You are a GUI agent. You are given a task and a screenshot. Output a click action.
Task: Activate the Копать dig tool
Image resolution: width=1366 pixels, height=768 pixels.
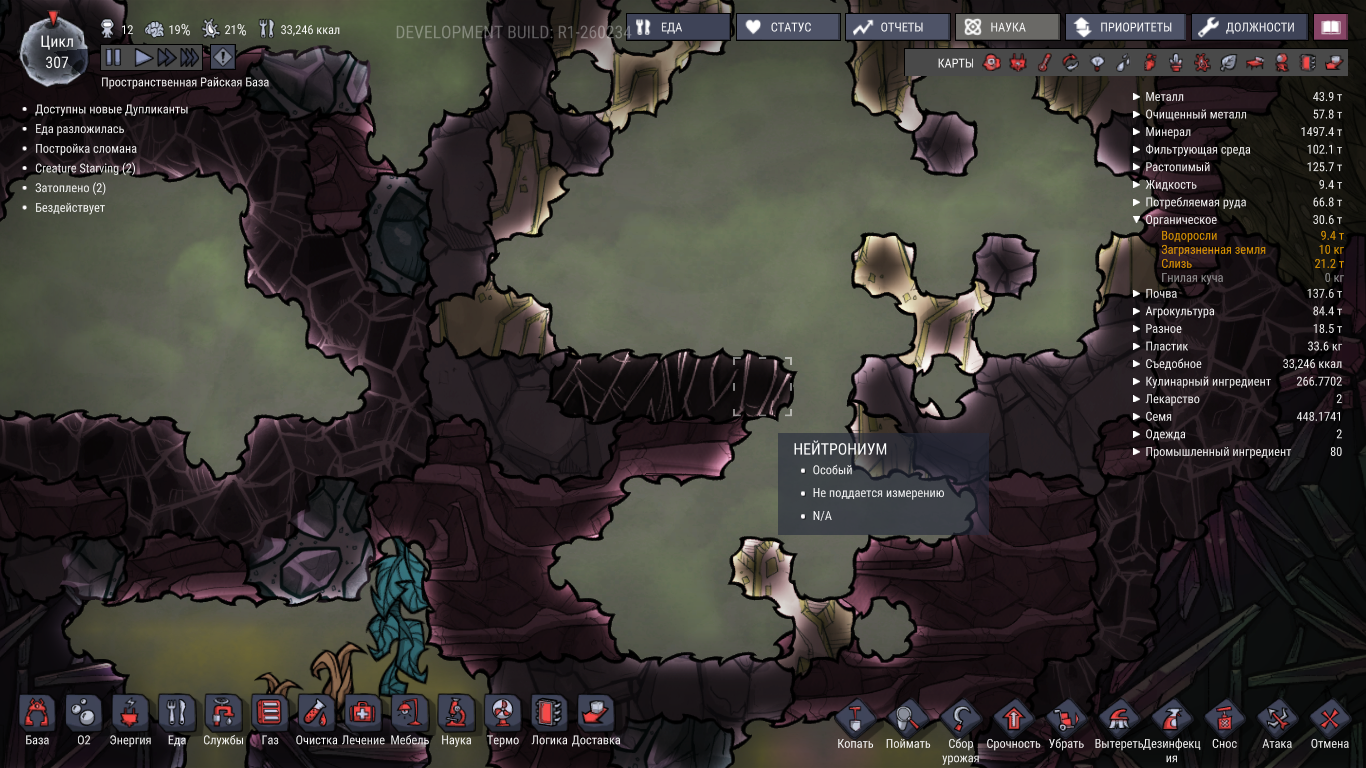(x=855, y=724)
